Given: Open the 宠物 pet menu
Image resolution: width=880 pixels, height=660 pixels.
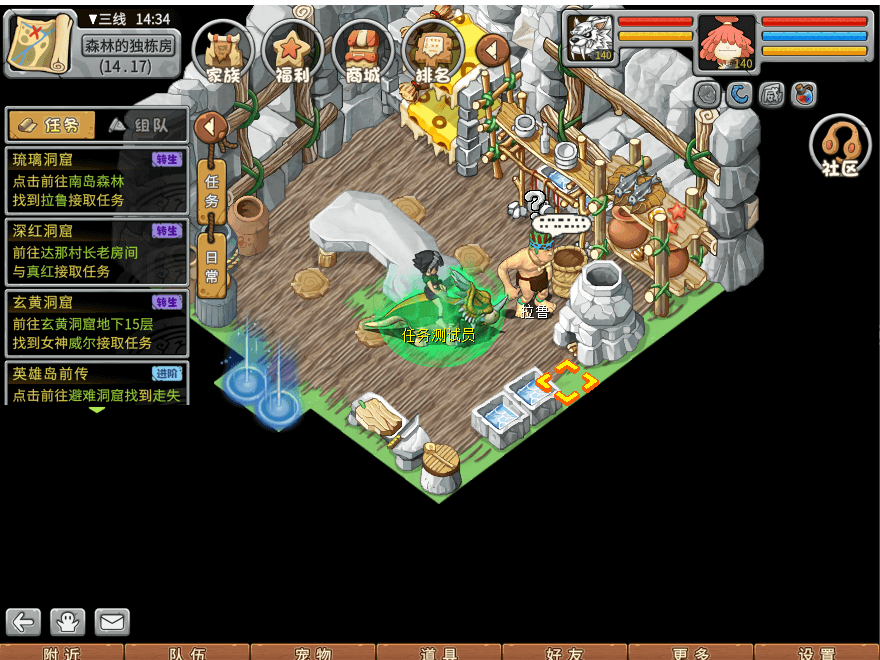Looking at the screenshot, I should [x=313, y=652].
